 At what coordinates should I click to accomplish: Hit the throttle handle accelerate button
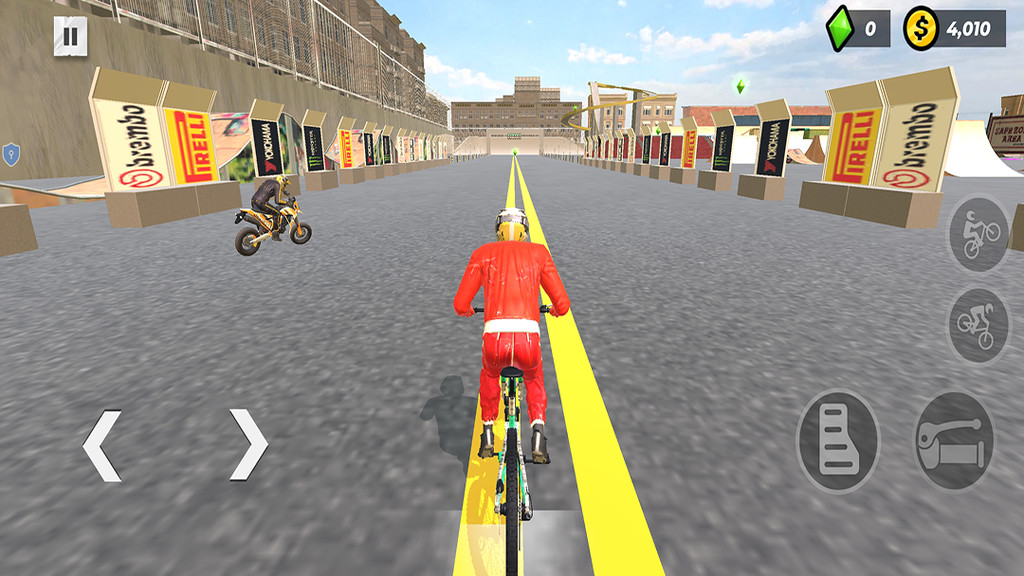[x=955, y=440]
